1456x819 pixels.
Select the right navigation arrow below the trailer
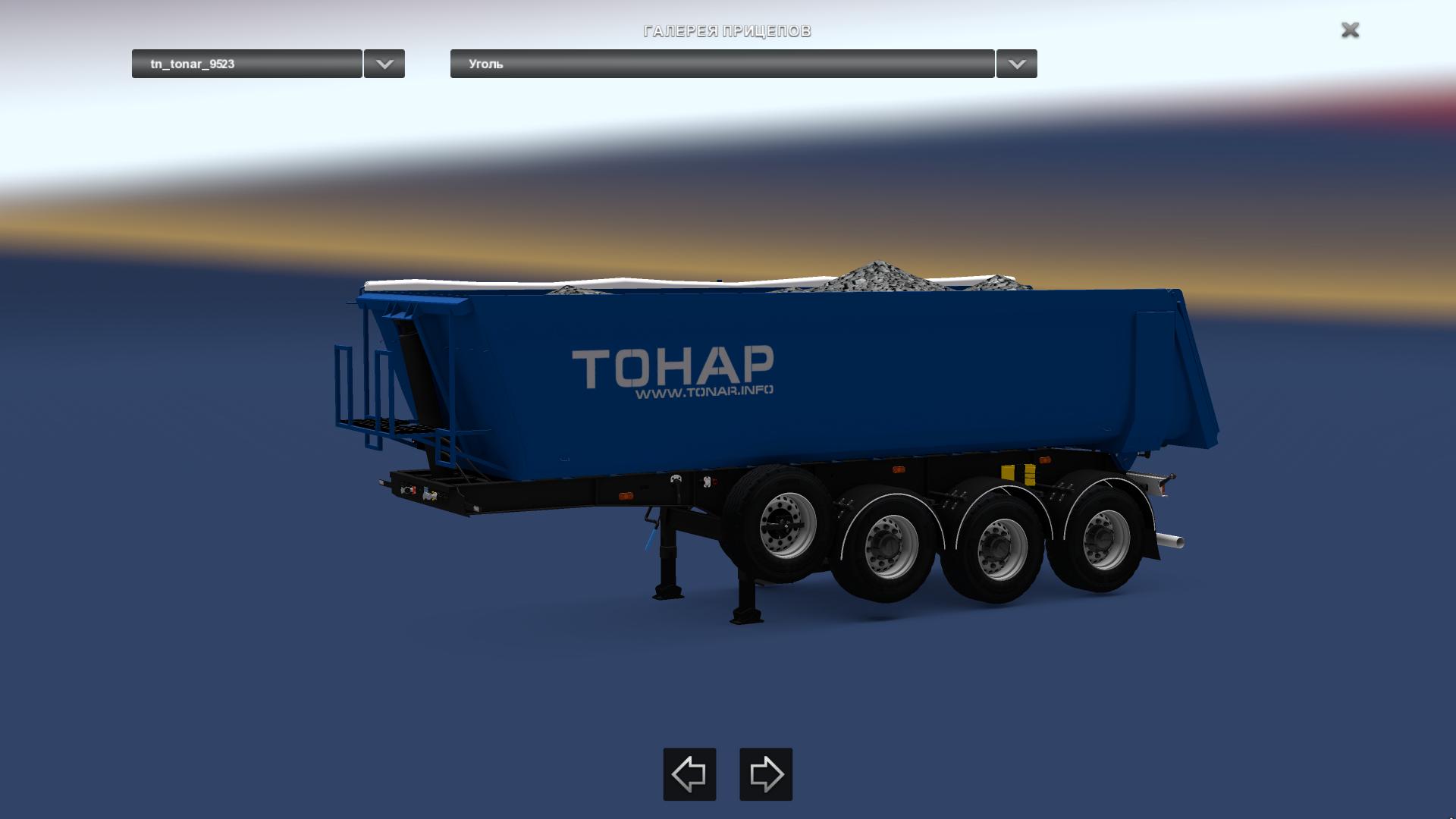[x=765, y=774]
